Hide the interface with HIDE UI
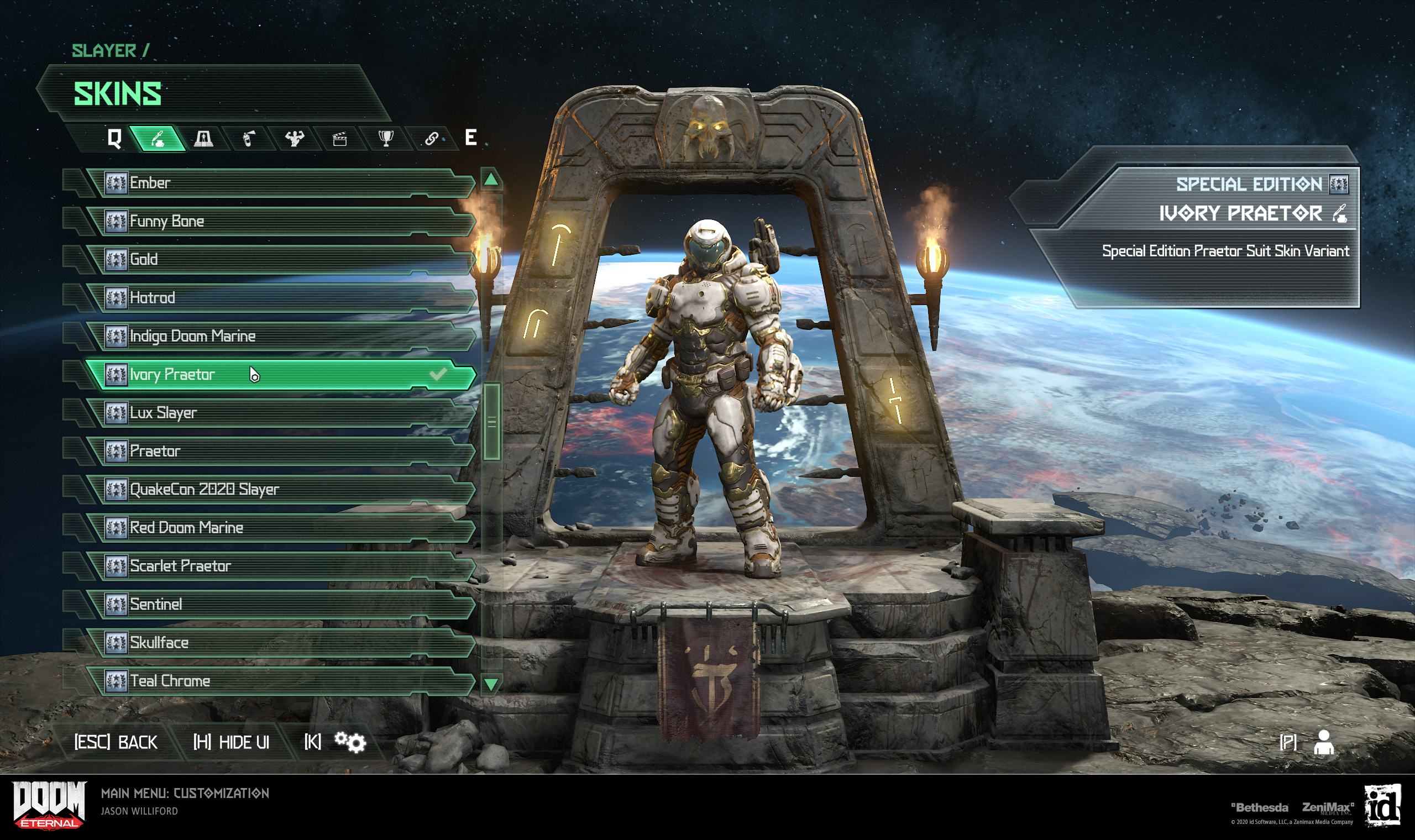 pos(232,742)
